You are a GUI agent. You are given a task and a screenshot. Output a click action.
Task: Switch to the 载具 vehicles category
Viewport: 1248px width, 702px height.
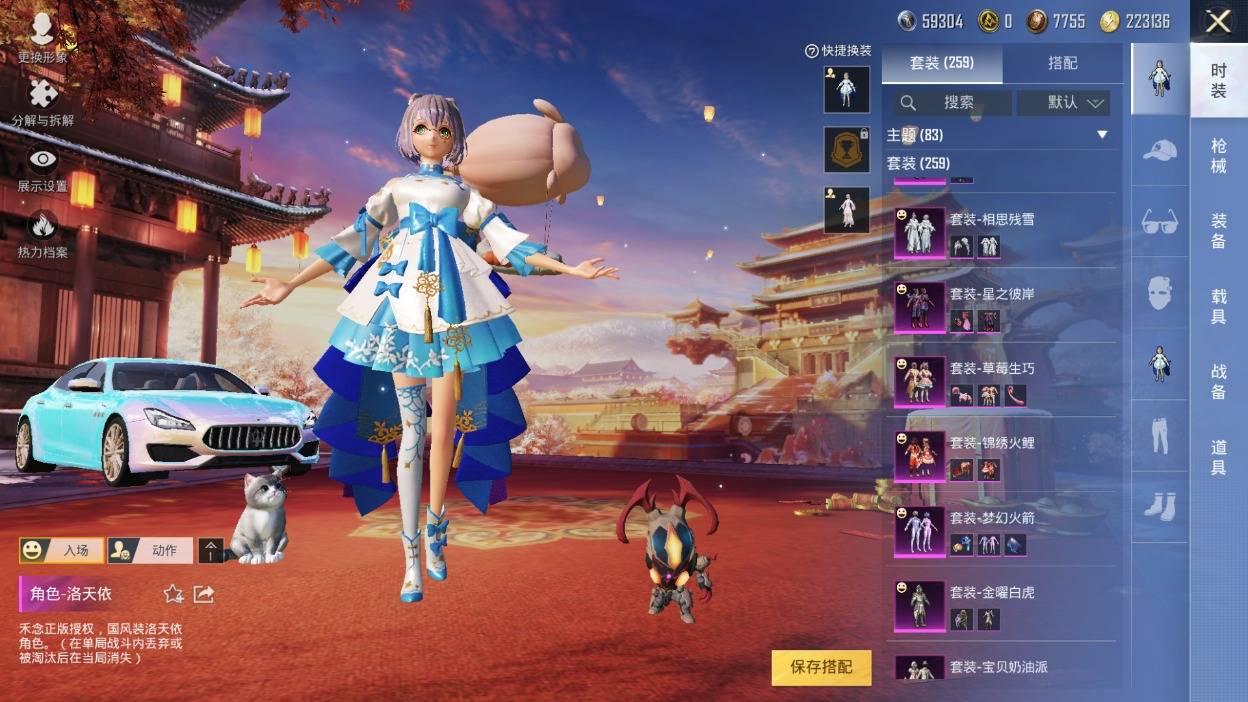tap(1218, 306)
